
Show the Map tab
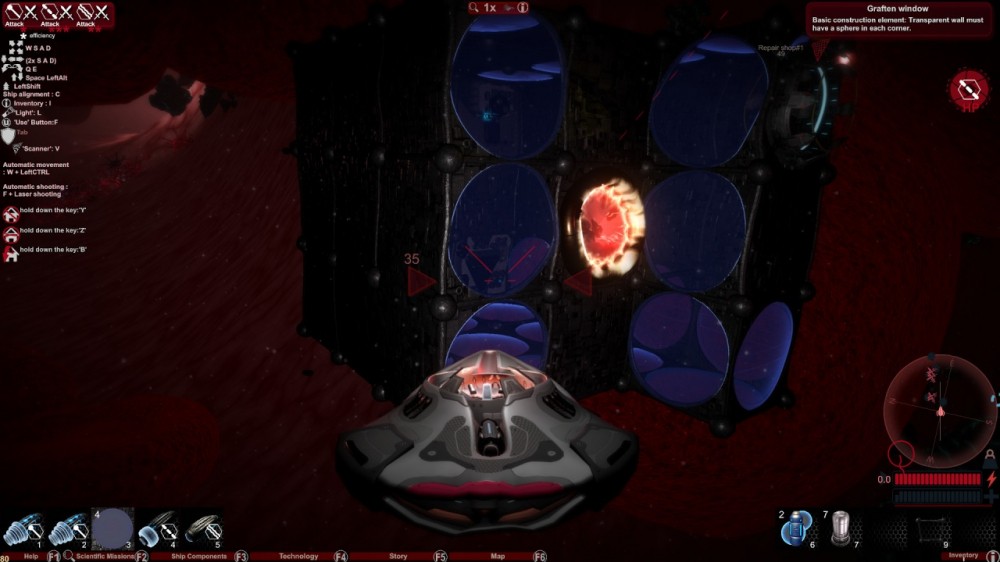[498, 556]
